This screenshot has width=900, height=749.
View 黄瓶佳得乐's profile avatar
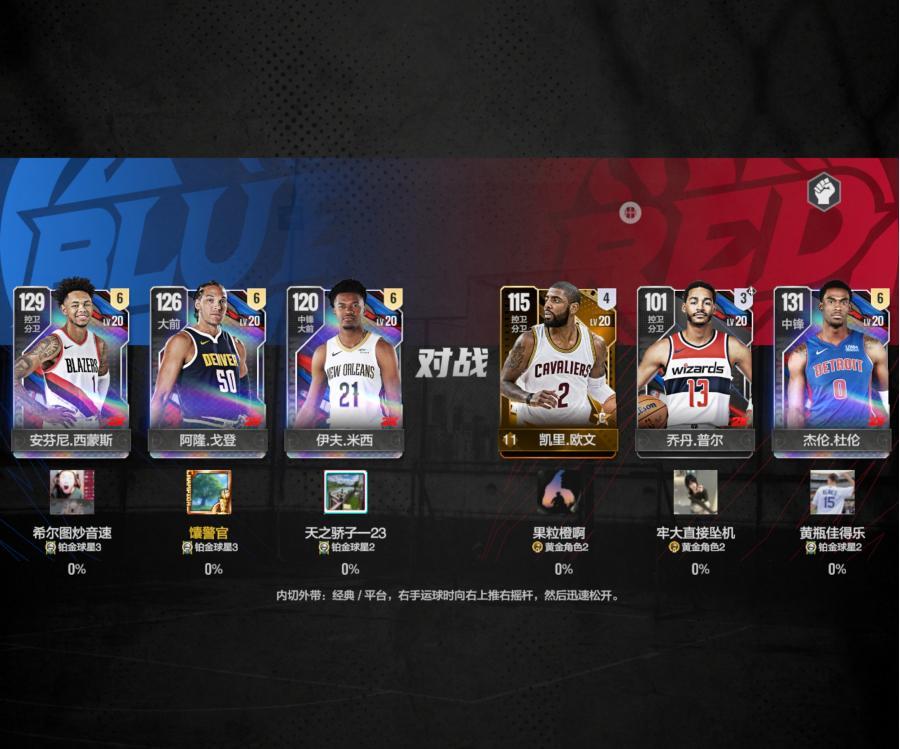832,492
